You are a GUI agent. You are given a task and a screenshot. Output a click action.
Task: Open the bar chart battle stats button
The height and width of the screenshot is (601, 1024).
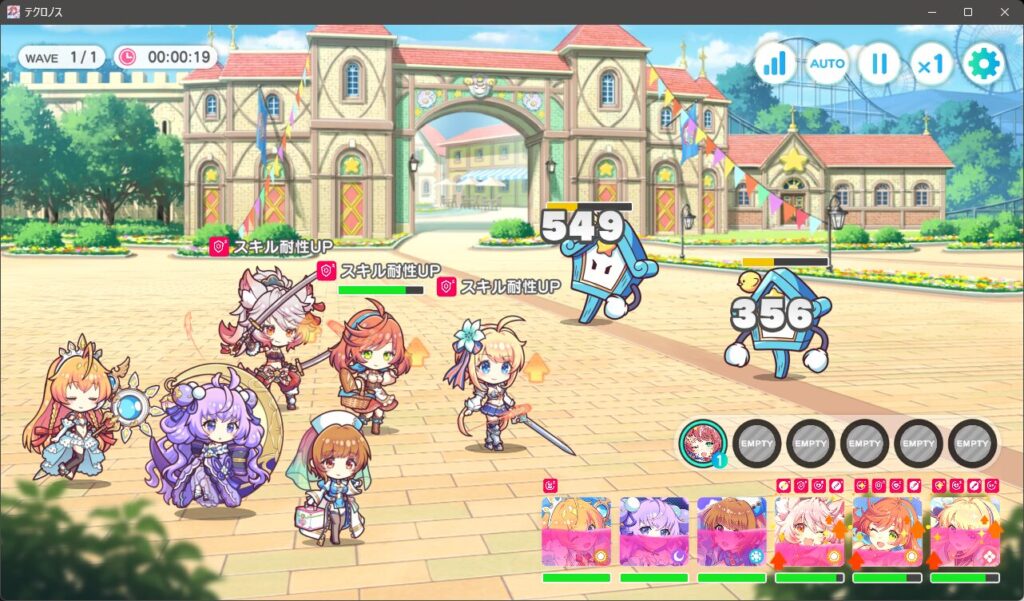(x=775, y=64)
